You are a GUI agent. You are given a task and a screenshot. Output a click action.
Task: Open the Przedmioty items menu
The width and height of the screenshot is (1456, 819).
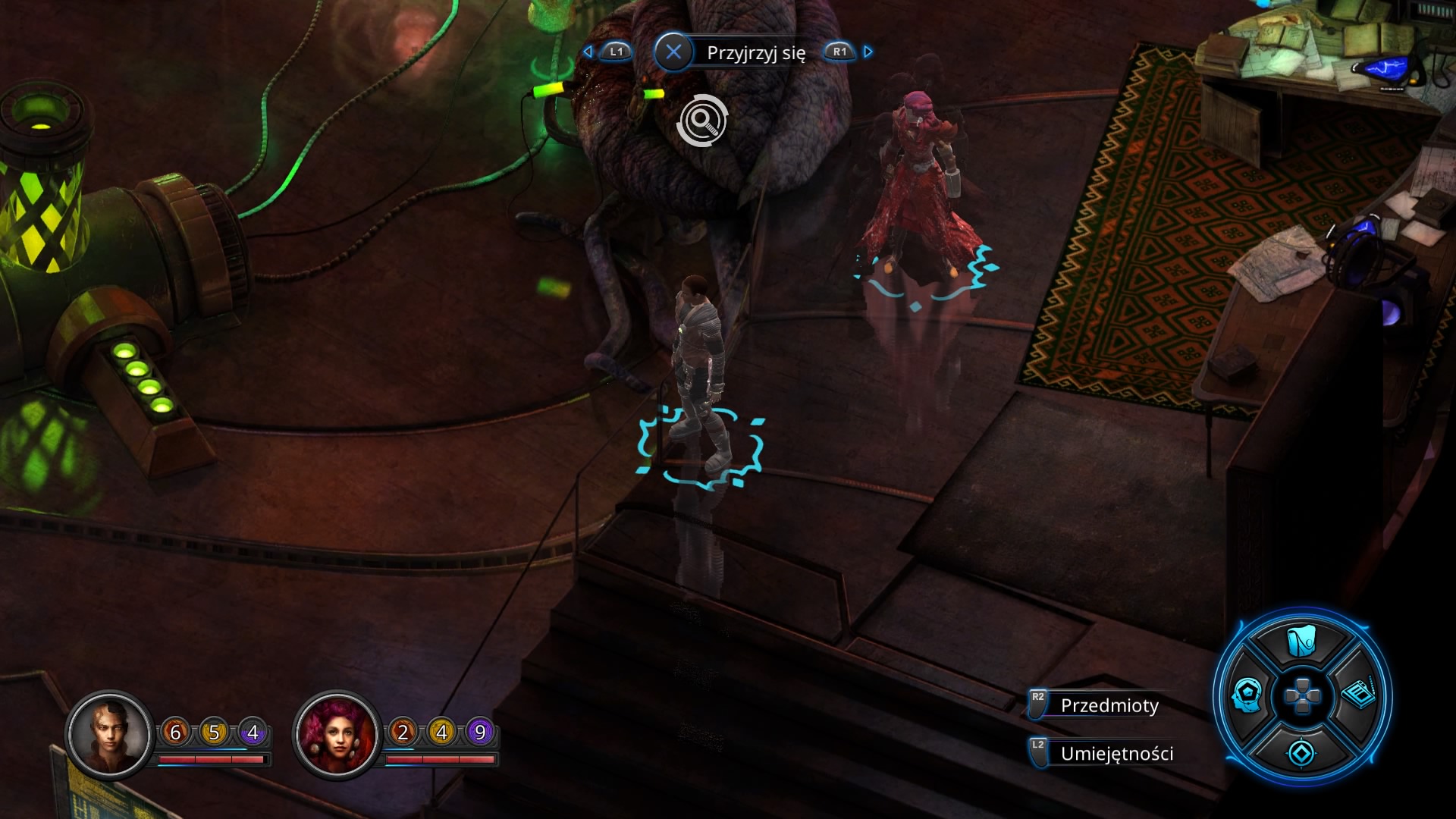pyautogui.click(x=1109, y=705)
